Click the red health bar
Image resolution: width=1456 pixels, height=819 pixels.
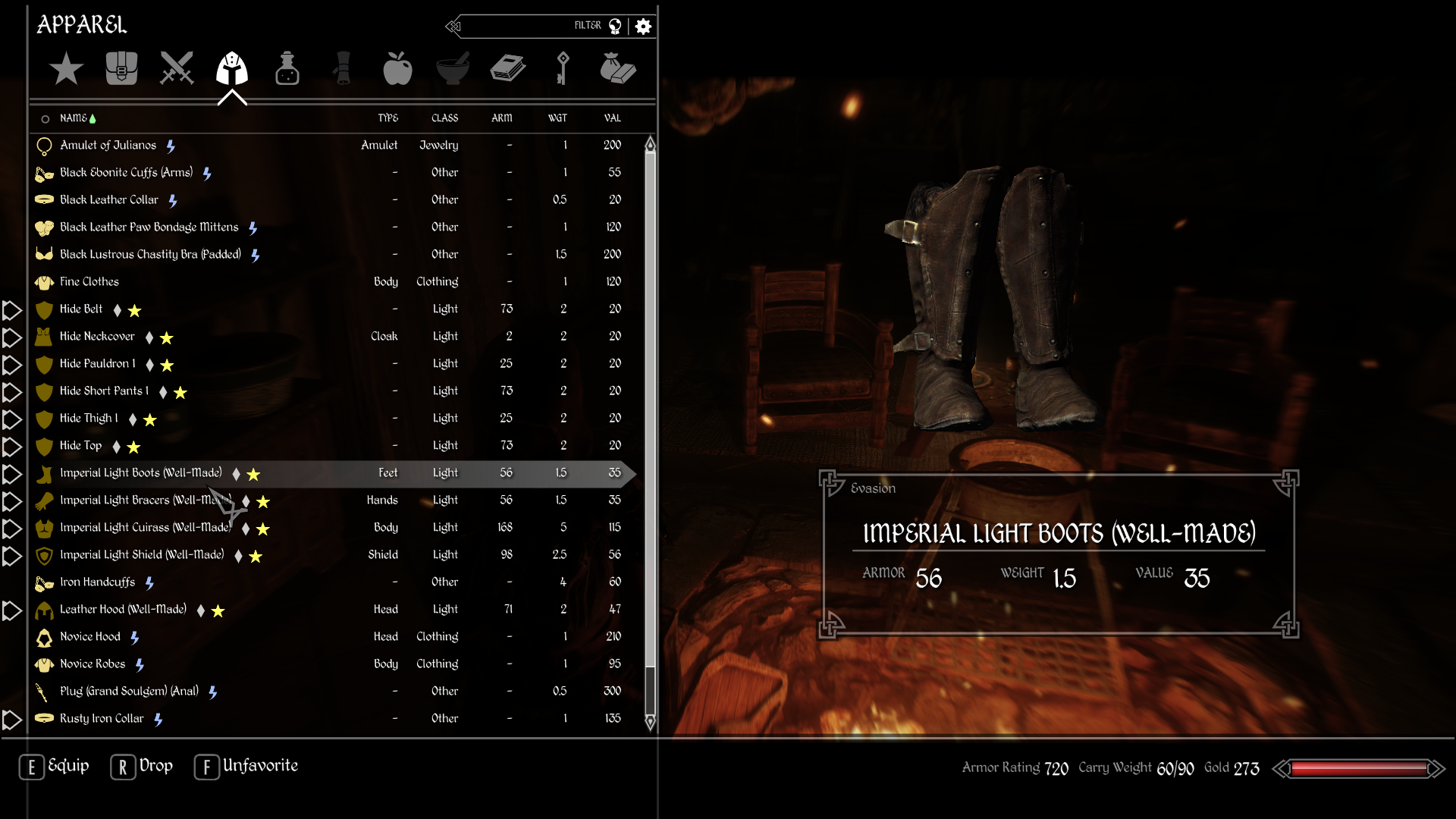pos(1357,767)
